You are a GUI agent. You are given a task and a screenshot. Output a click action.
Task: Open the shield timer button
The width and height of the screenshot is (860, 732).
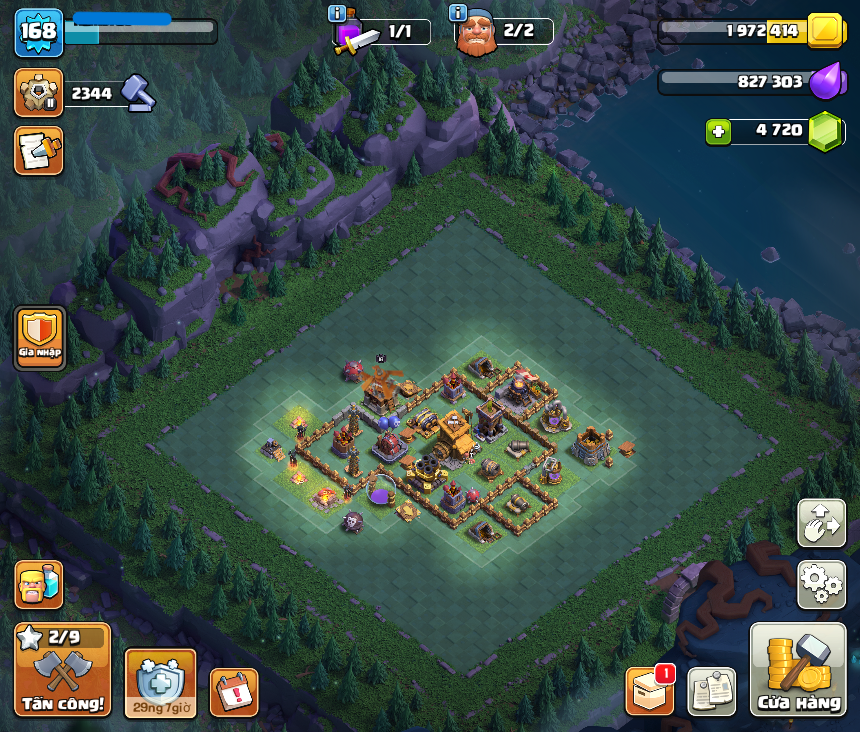[160, 682]
